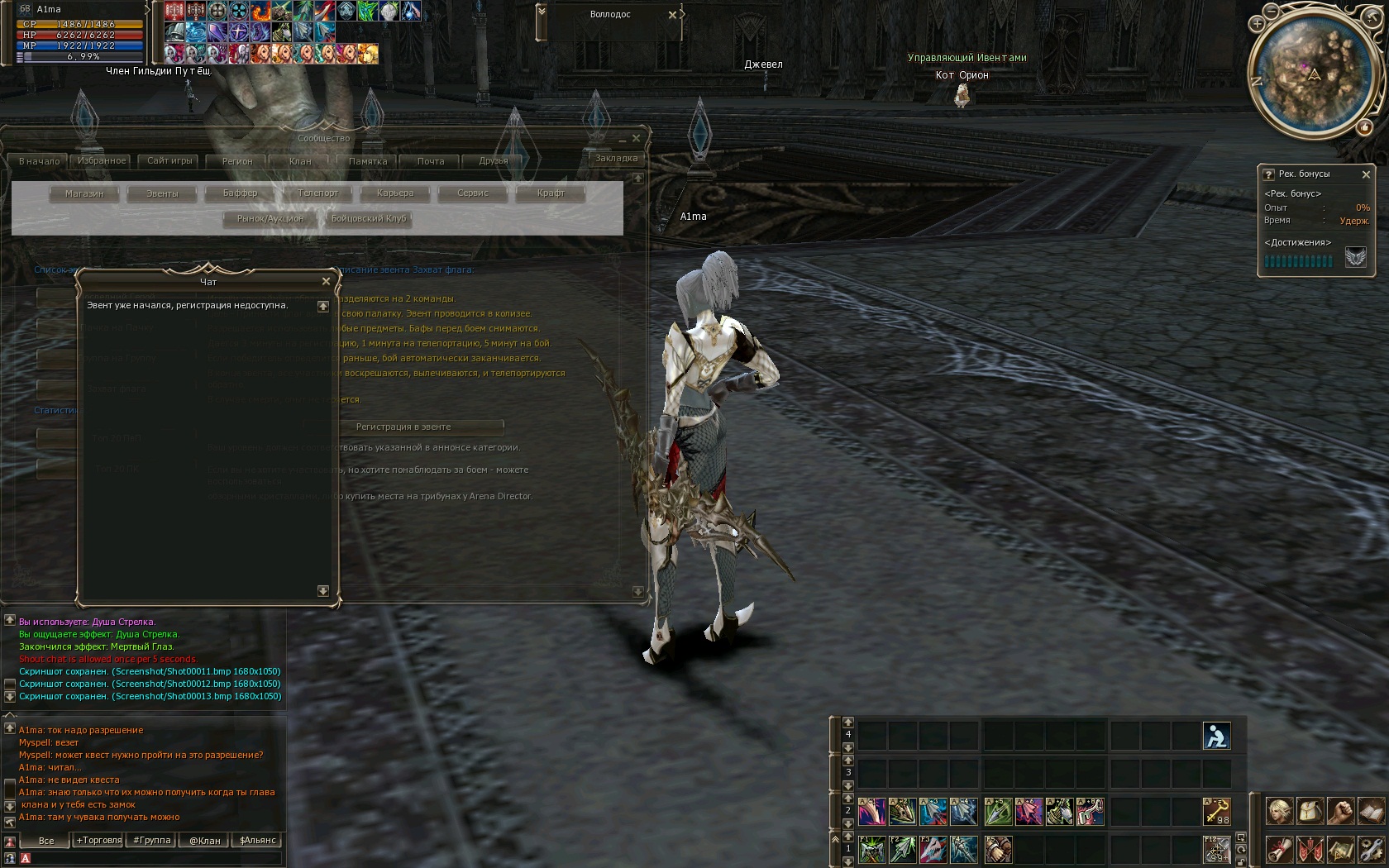The width and height of the screenshot is (1389, 868).
Task: Select the +Торговля chat tab
Action: [98, 841]
